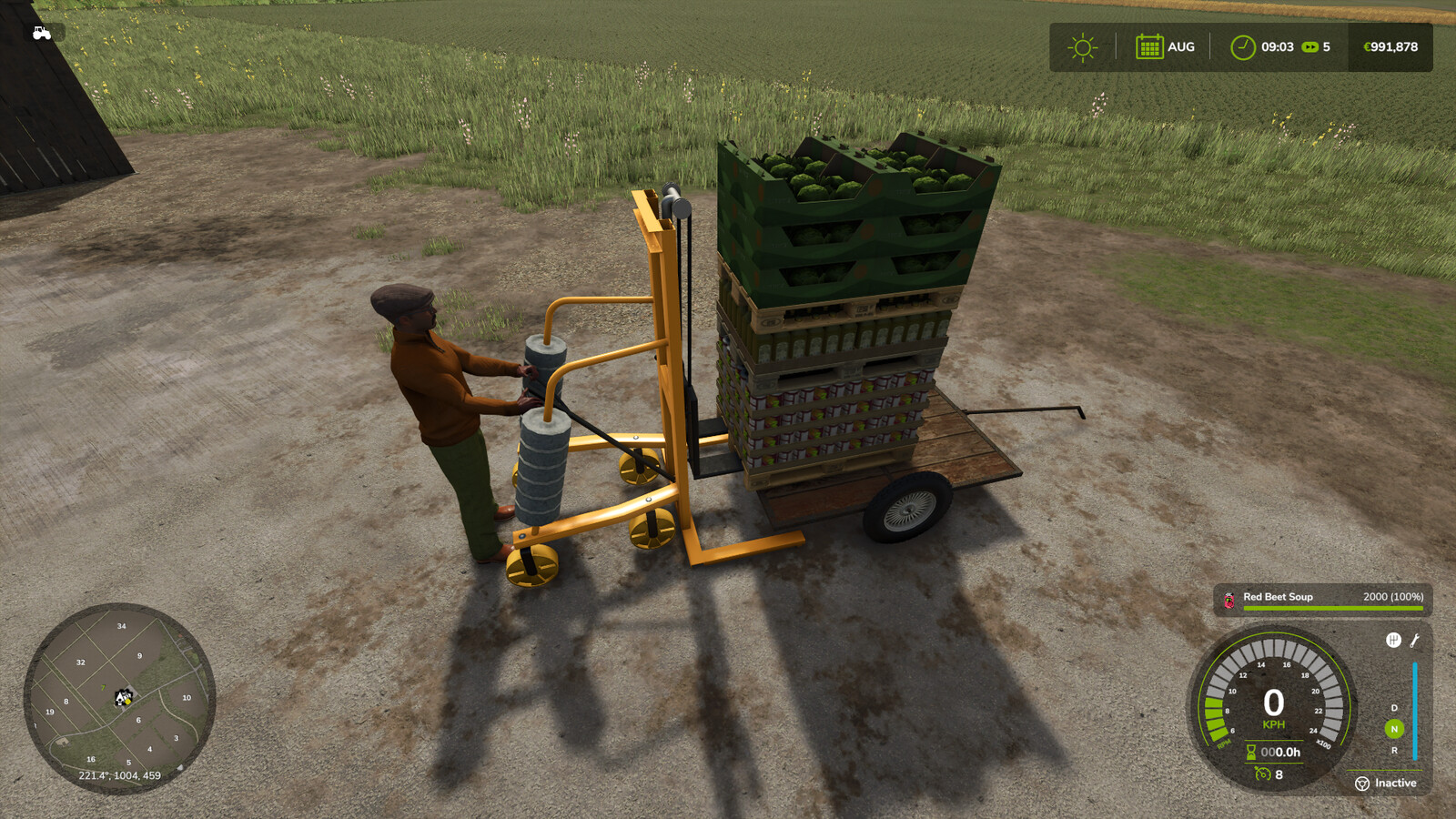Click the RPM gauge green segment
1456x819 pixels.
point(1216,719)
